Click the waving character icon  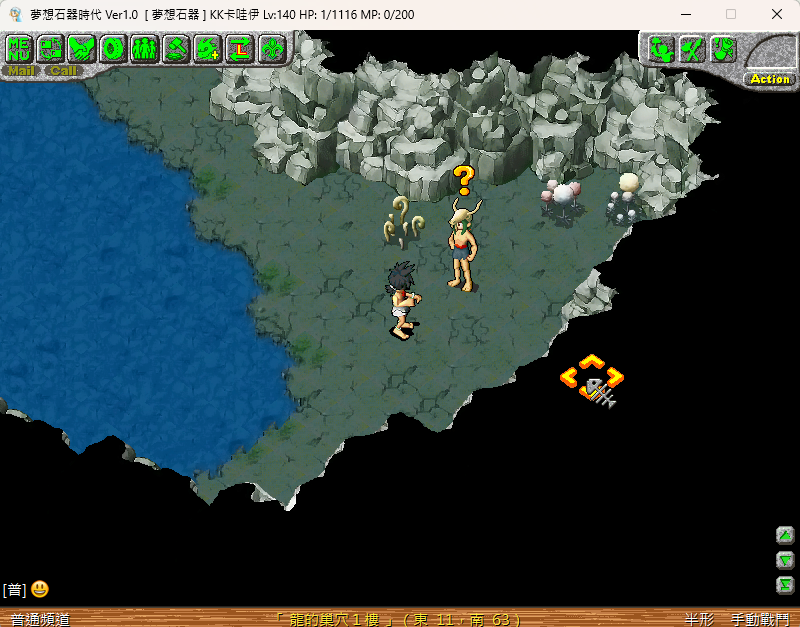point(660,49)
